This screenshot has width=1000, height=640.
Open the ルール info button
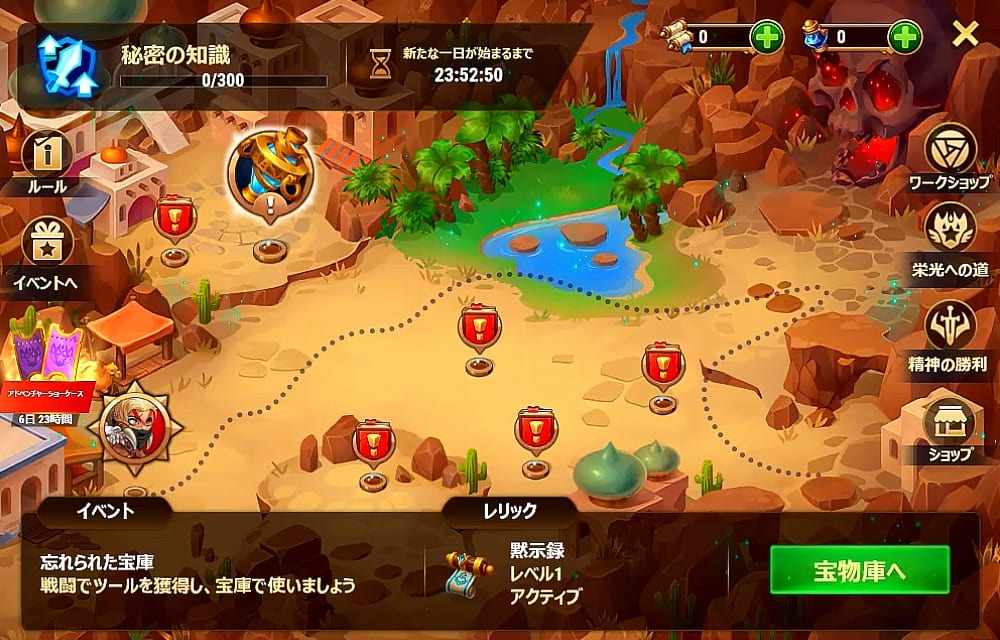46,157
